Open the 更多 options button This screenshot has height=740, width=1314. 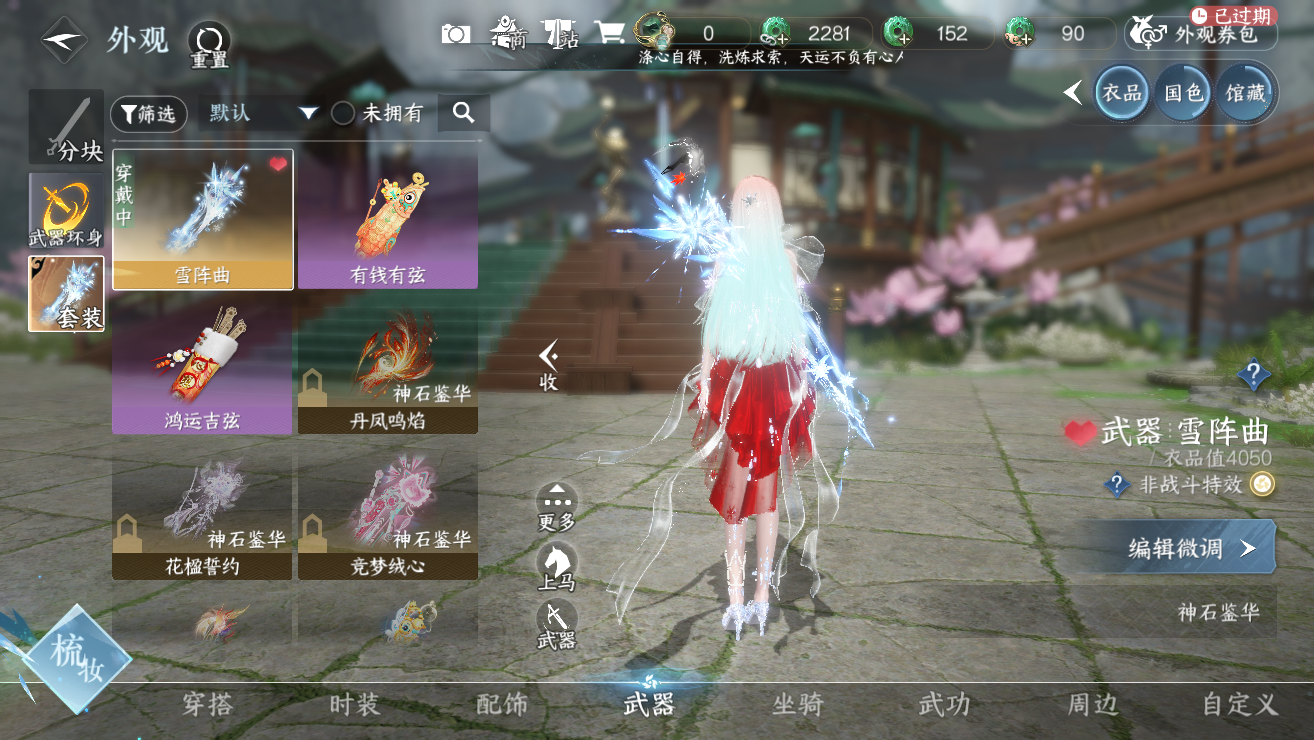[x=557, y=507]
